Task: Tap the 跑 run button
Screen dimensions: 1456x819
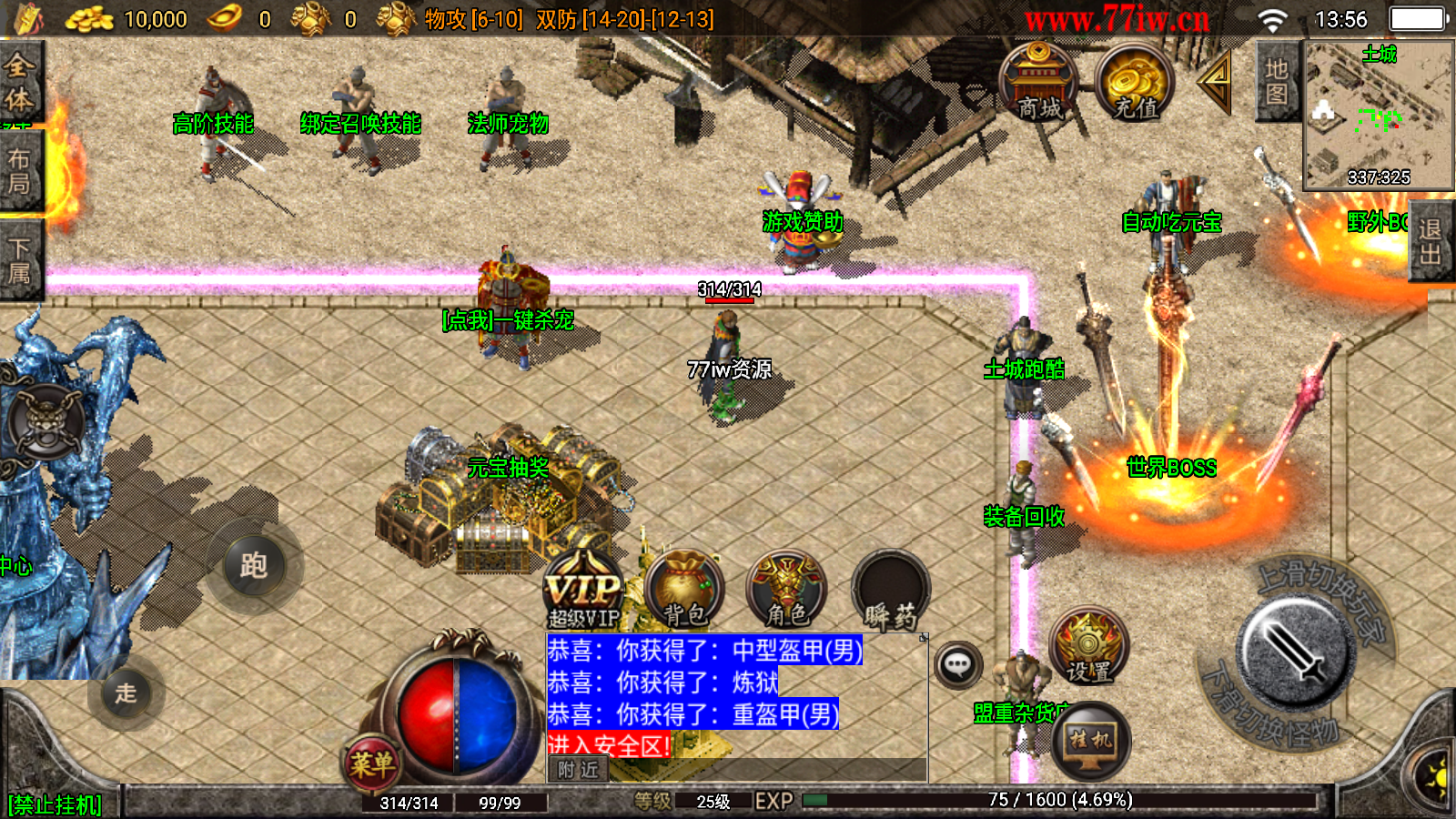Action: pos(254,566)
